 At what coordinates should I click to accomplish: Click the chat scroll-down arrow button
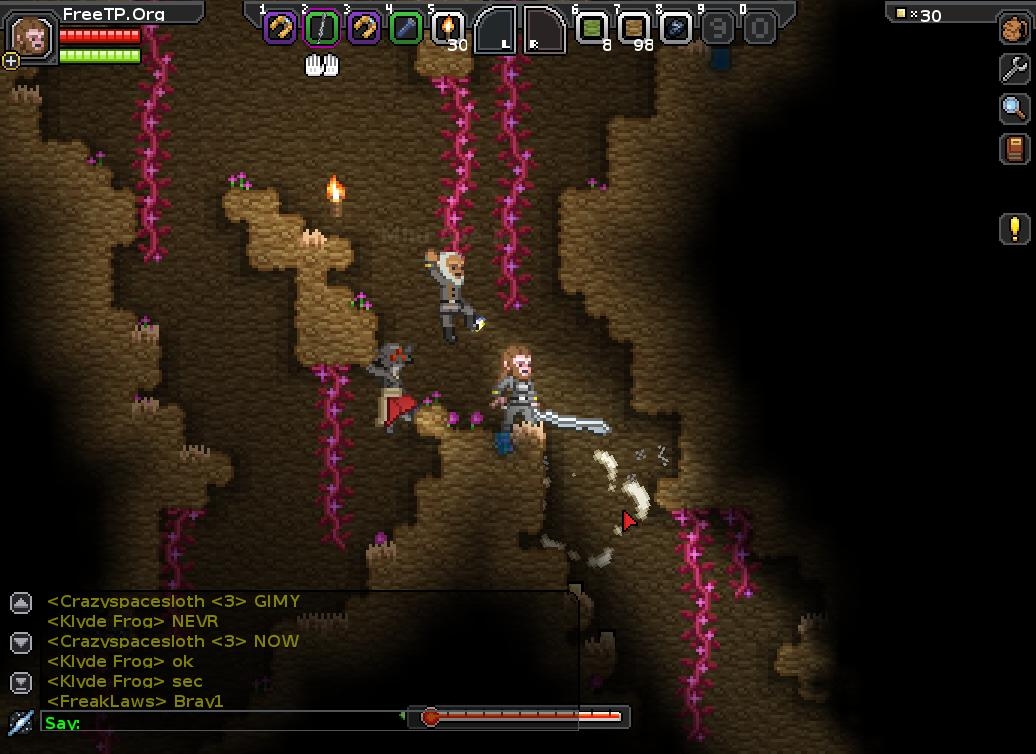coord(21,642)
